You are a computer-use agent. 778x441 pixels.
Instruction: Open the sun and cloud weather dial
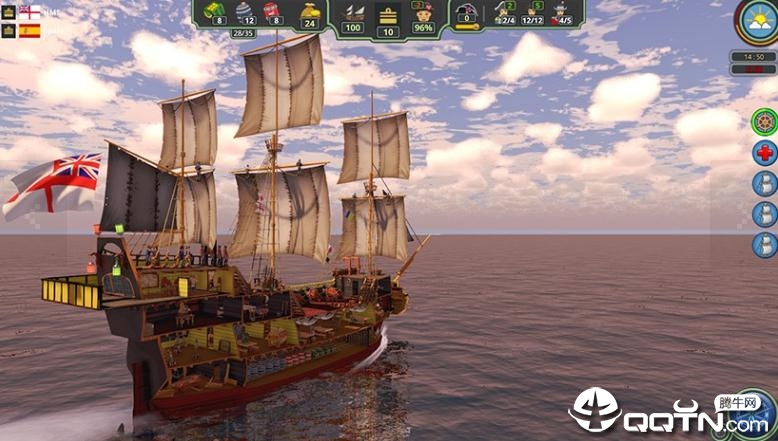tap(757, 21)
